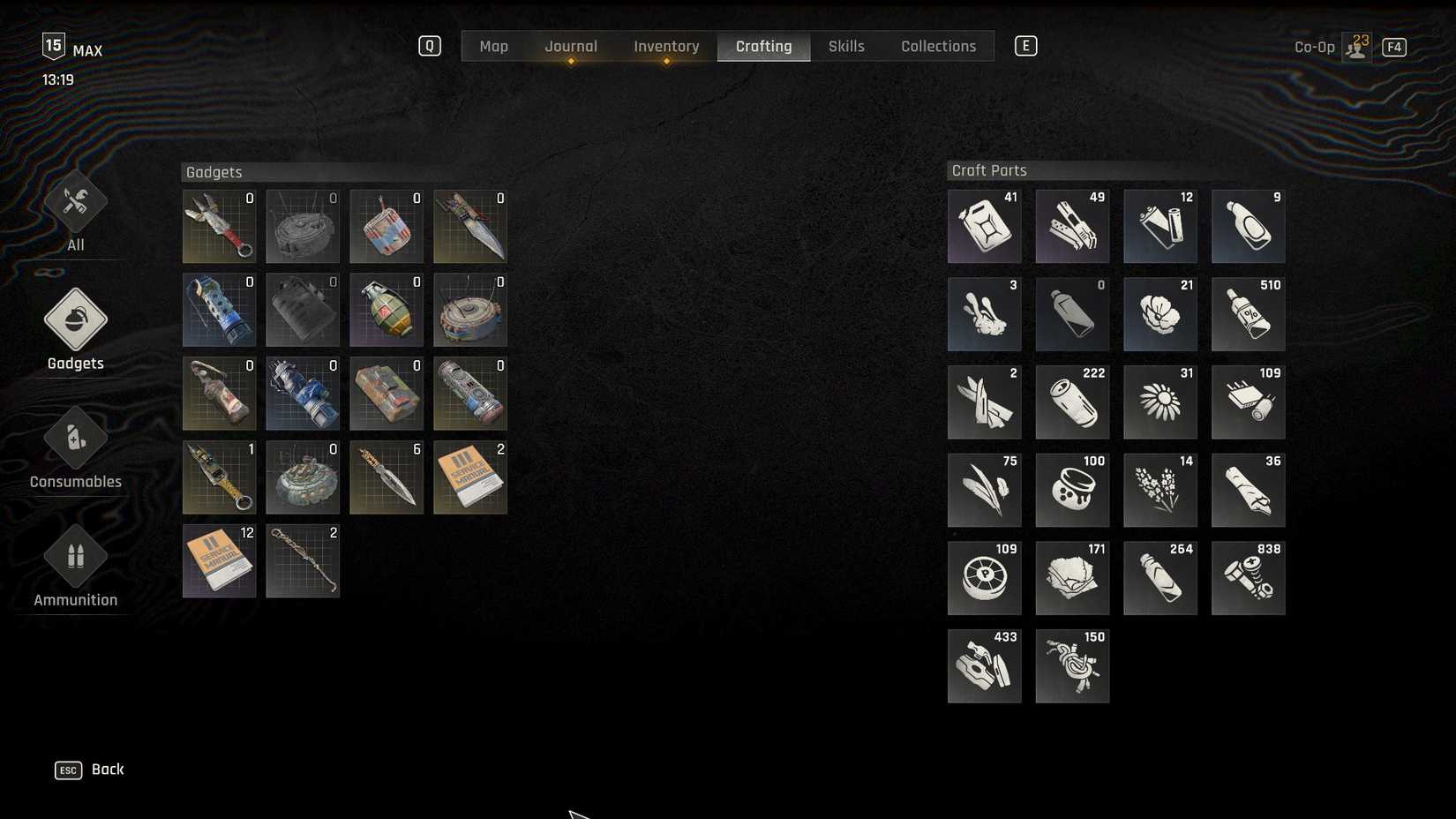Open the Service Manual showing count 12
Image resolution: width=1456 pixels, height=819 pixels.
(219, 560)
